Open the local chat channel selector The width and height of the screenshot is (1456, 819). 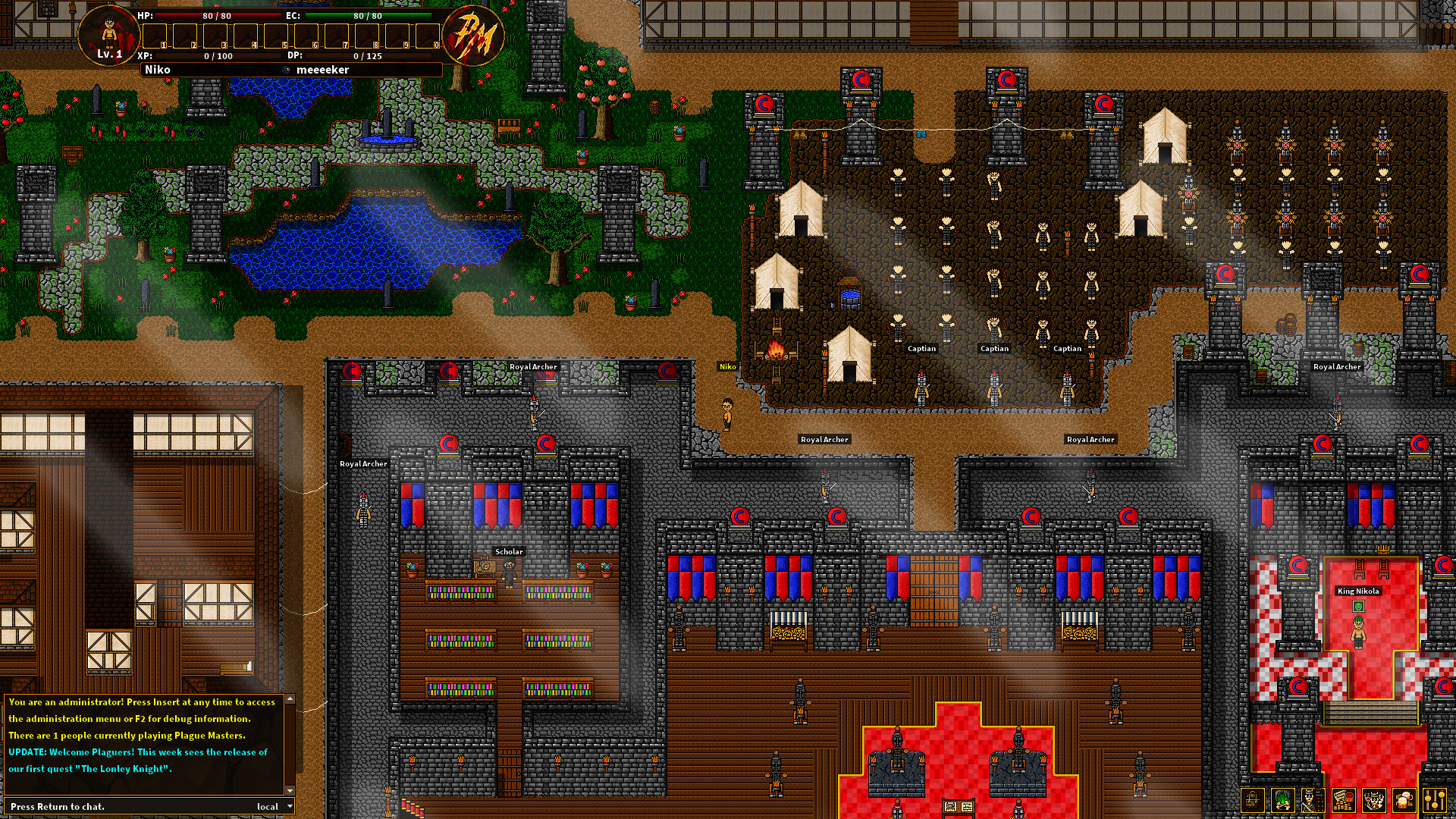[x=267, y=806]
